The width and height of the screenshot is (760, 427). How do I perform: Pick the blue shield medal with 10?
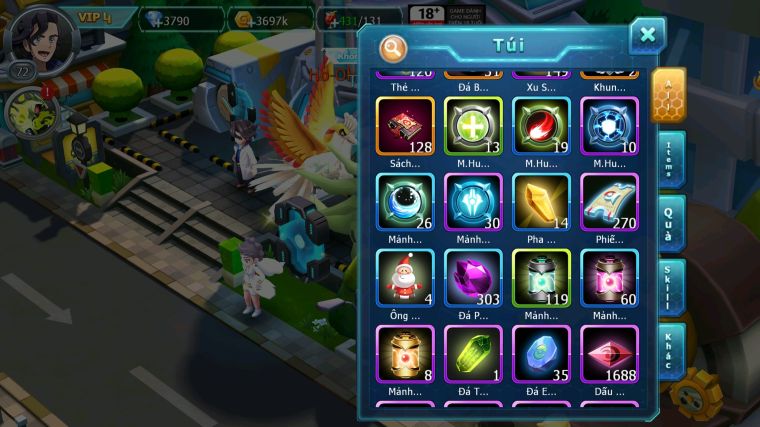(609, 126)
